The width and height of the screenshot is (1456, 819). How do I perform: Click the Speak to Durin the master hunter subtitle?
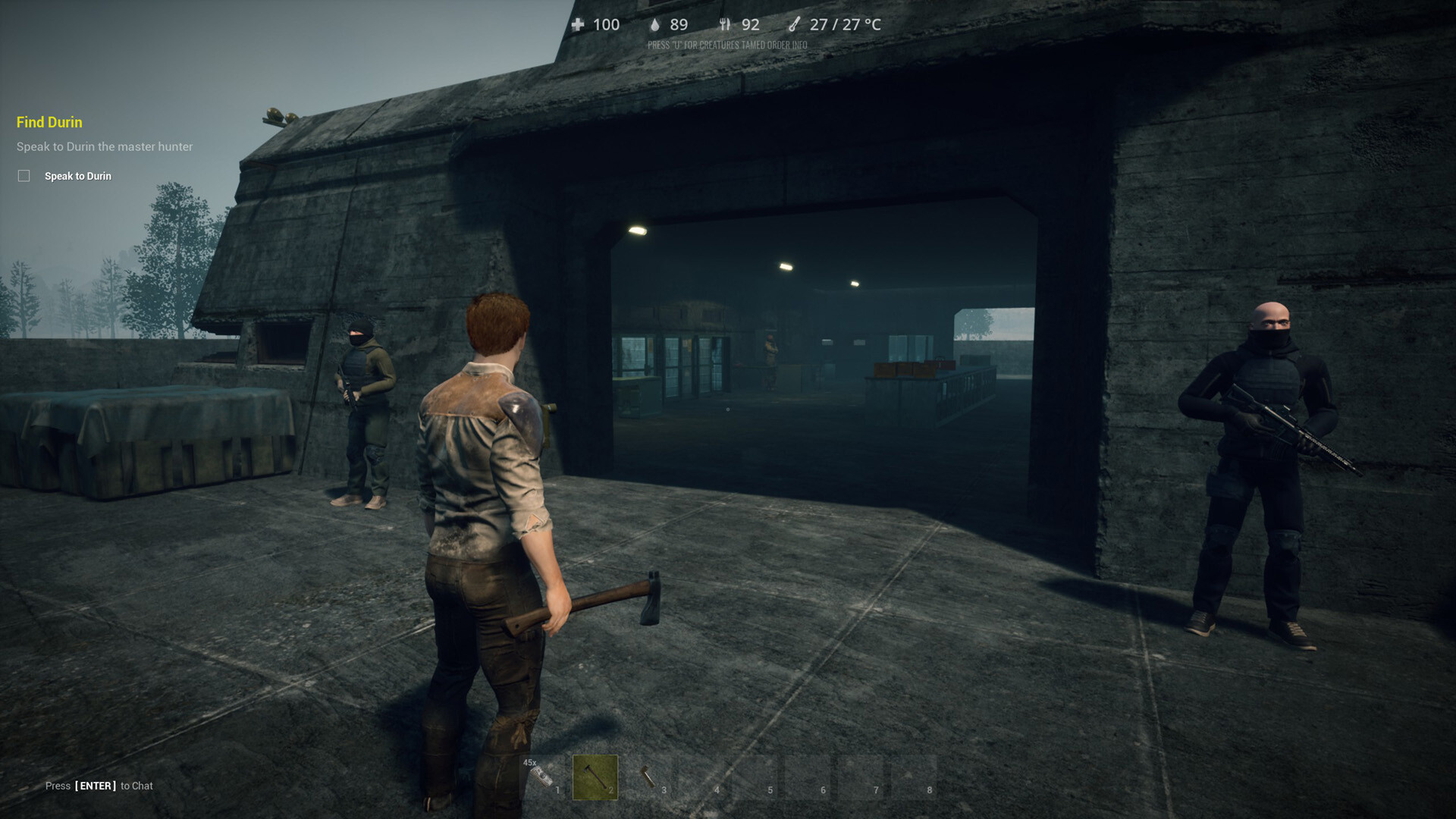click(104, 146)
